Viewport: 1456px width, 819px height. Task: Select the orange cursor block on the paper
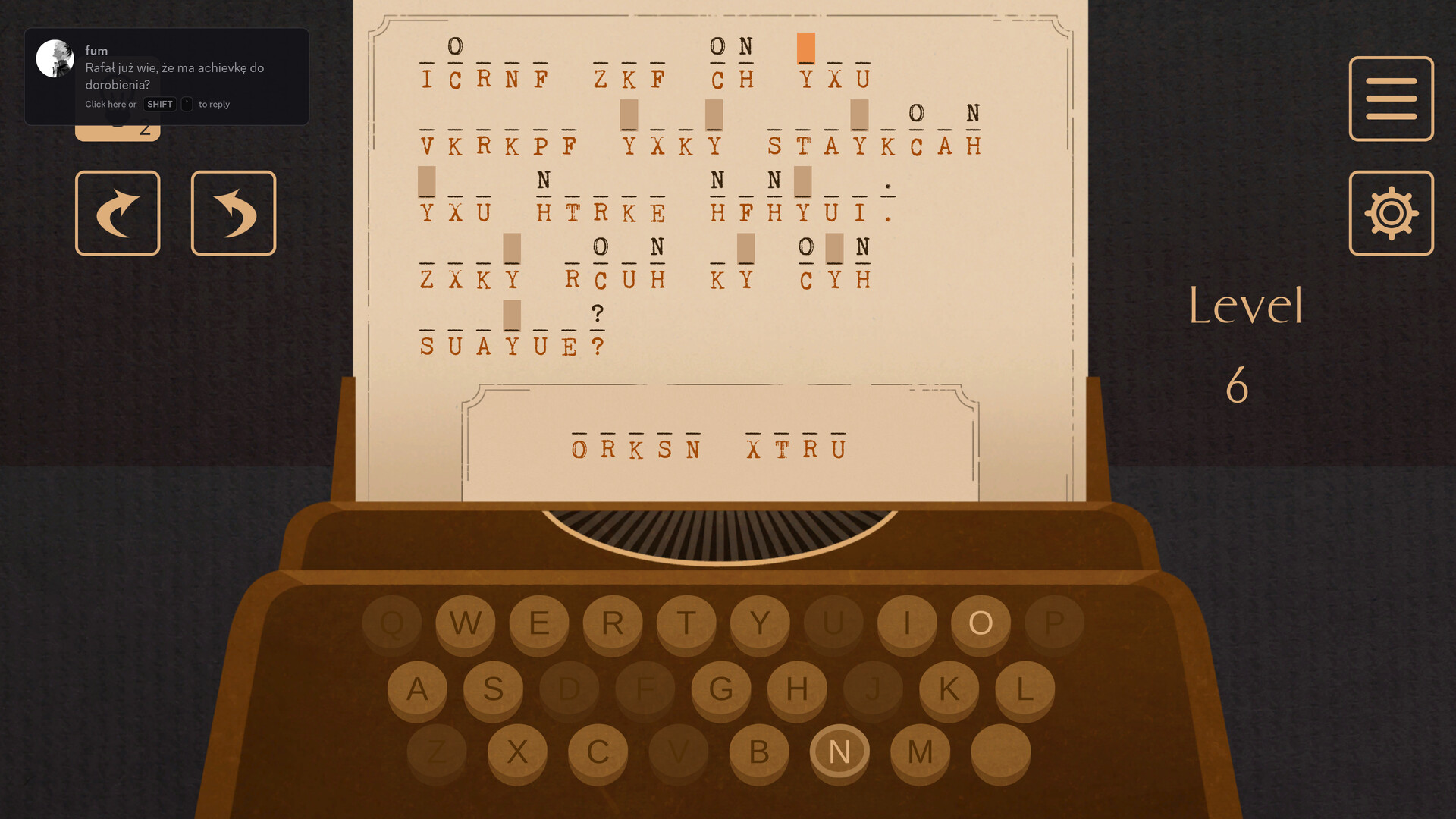(x=805, y=48)
